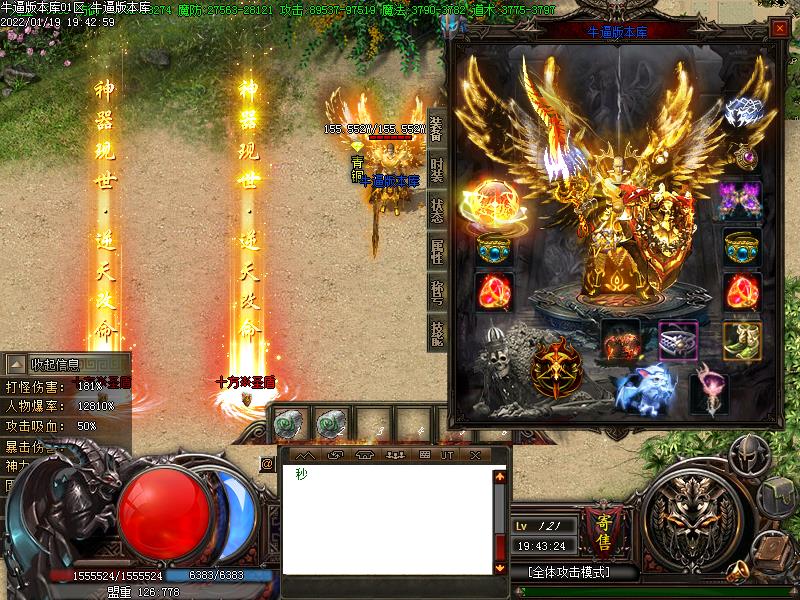Click the golden boots equipment slot
Viewport: 800px width, 600px height.
[x=742, y=340]
